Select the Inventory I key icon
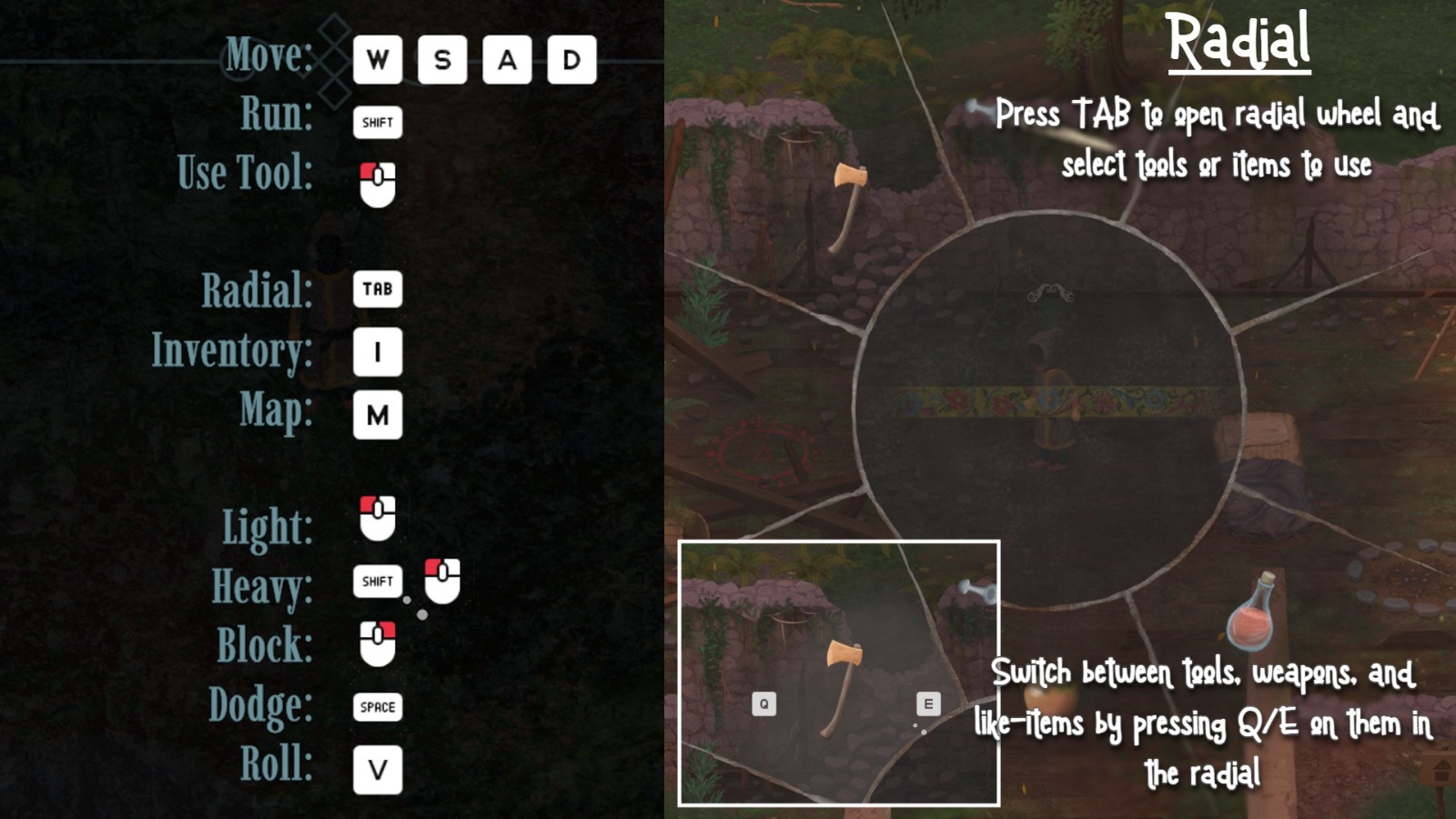The width and height of the screenshot is (1456, 819). (378, 354)
